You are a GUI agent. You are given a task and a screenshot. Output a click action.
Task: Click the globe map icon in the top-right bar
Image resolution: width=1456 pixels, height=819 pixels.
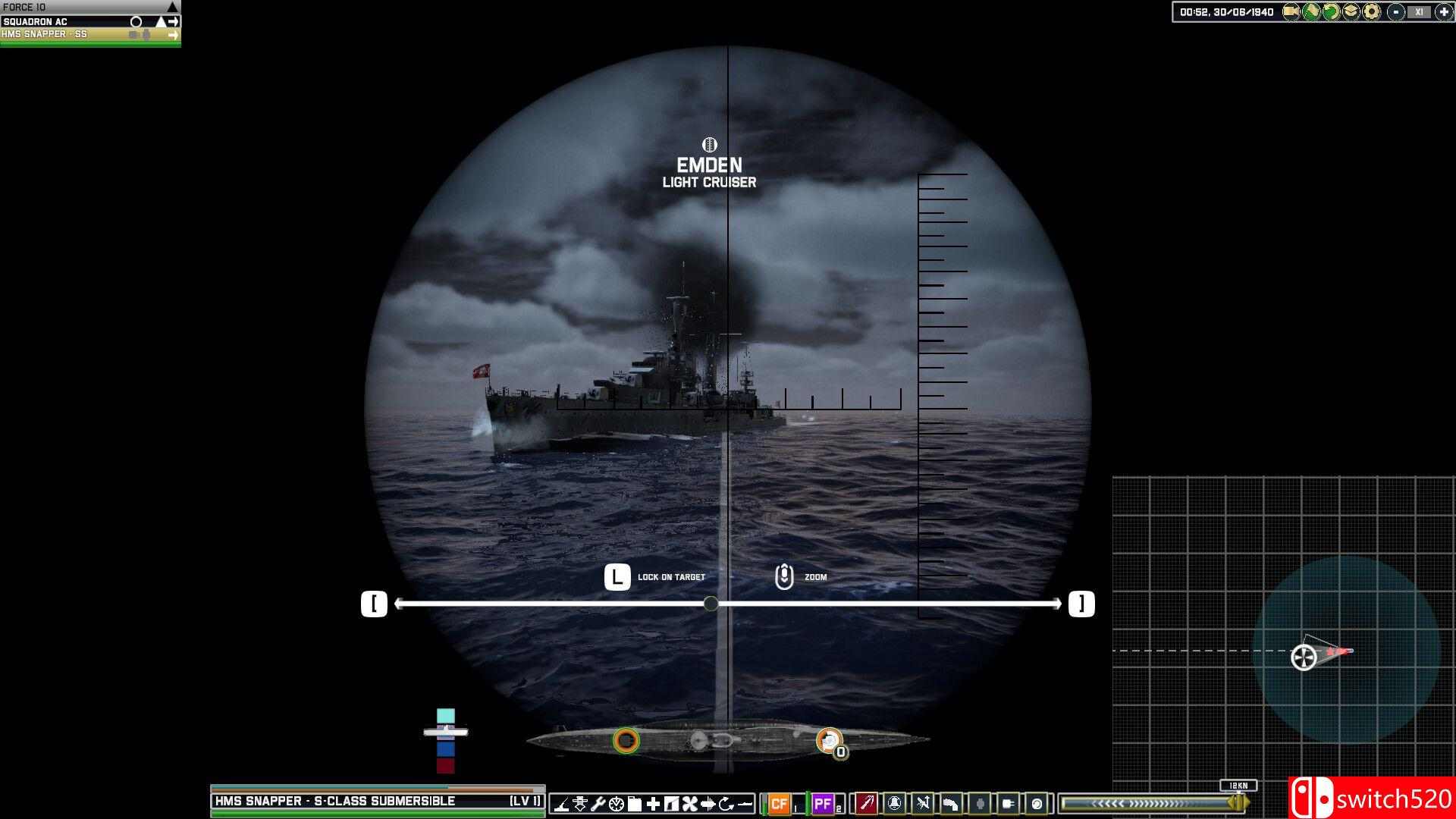click(x=1311, y=12)
